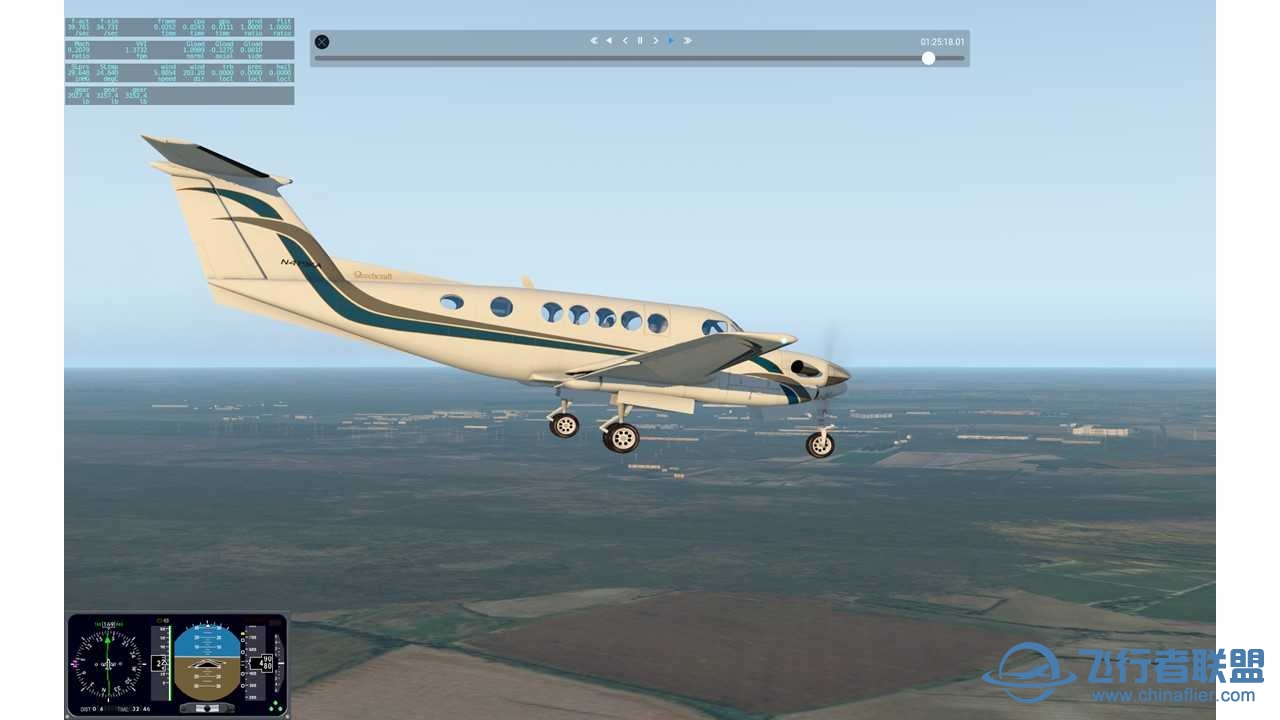This screenshot has width=1280, height=720.
Task: Click the fast rewind double-arrow button
Action: (x=593, y=41)
